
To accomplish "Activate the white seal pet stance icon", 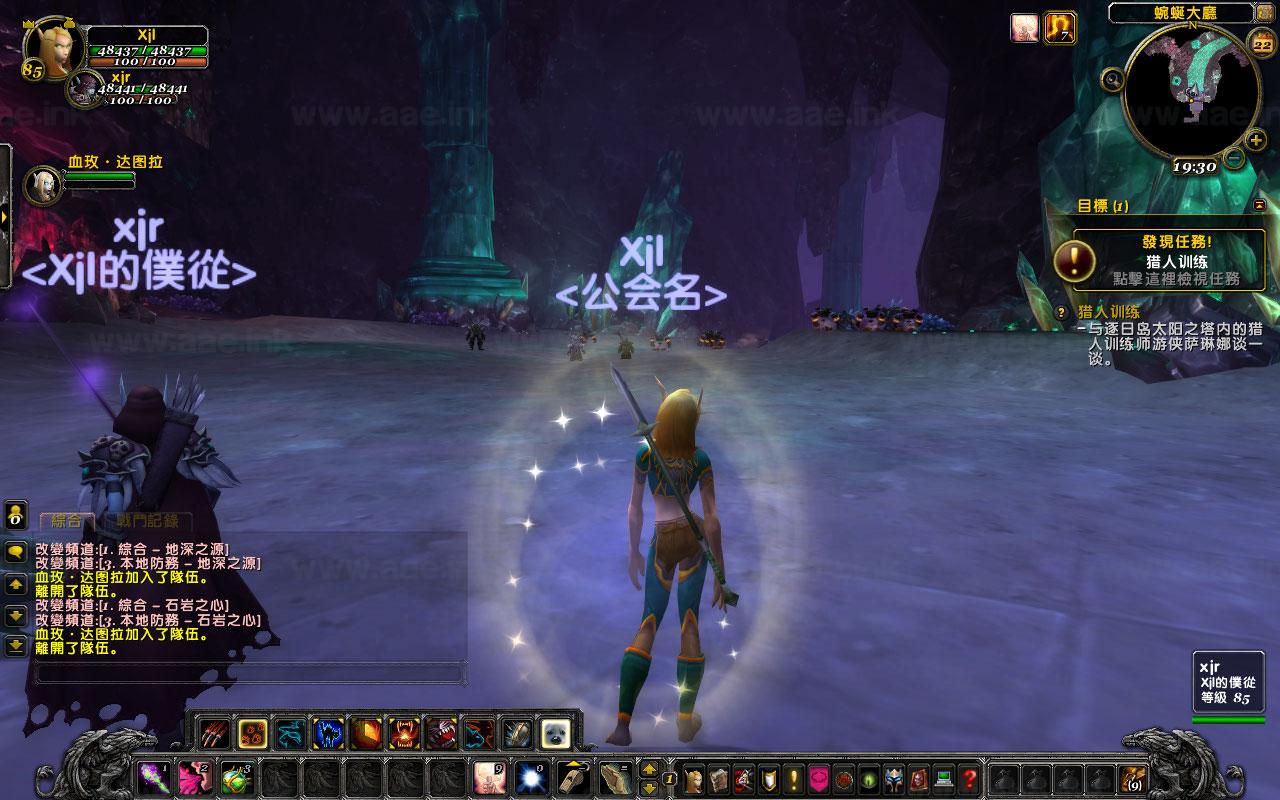I will tap(554, 735).
